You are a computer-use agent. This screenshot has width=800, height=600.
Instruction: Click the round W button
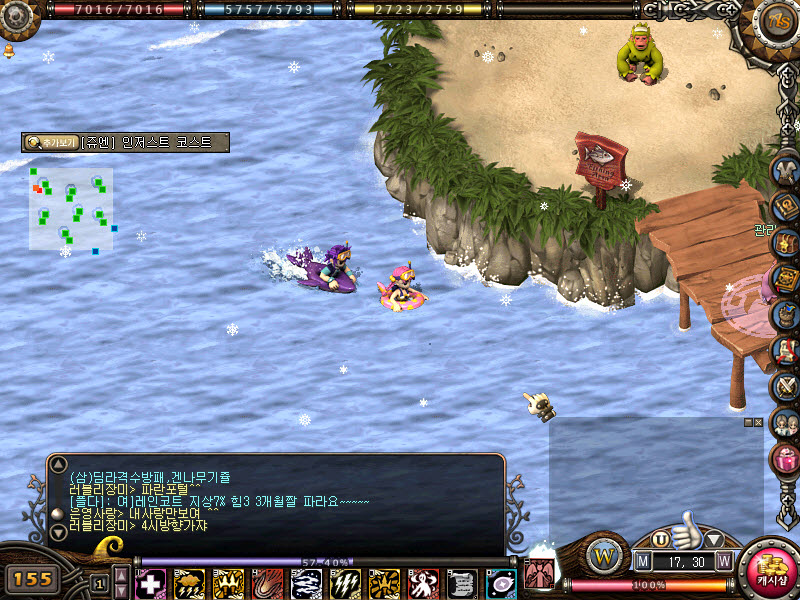(604, 553)
